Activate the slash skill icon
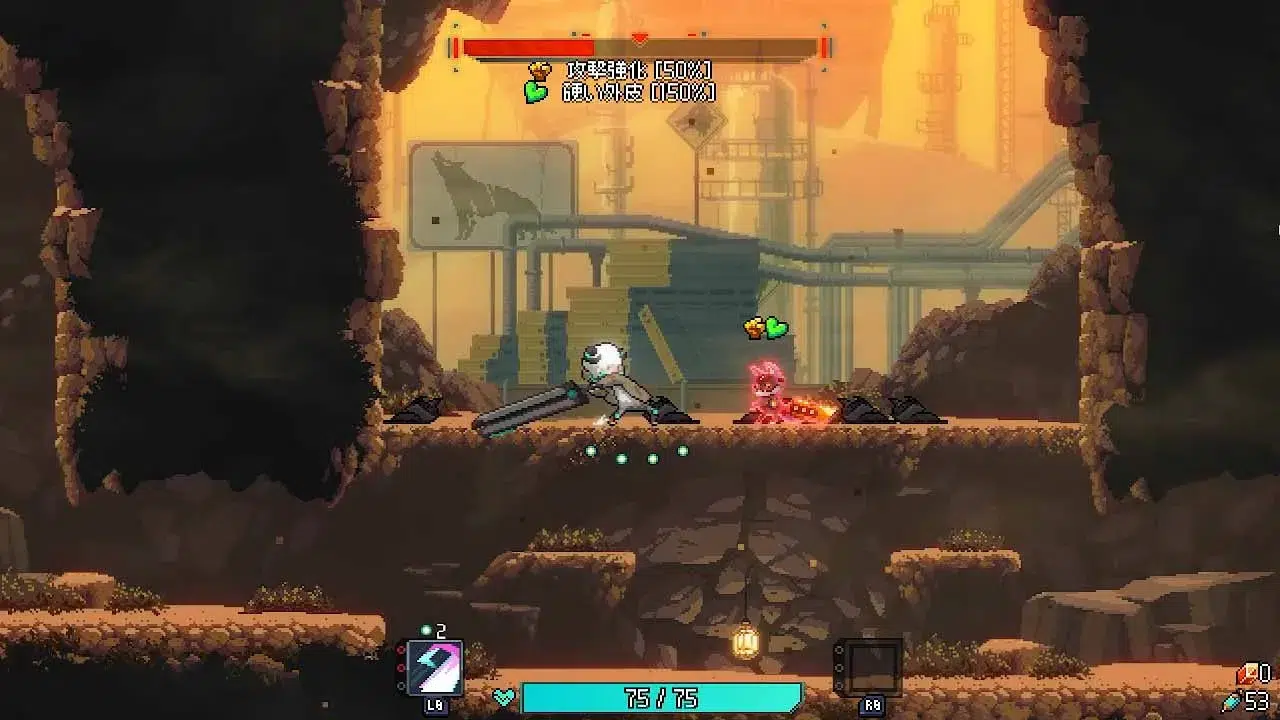 434,666
